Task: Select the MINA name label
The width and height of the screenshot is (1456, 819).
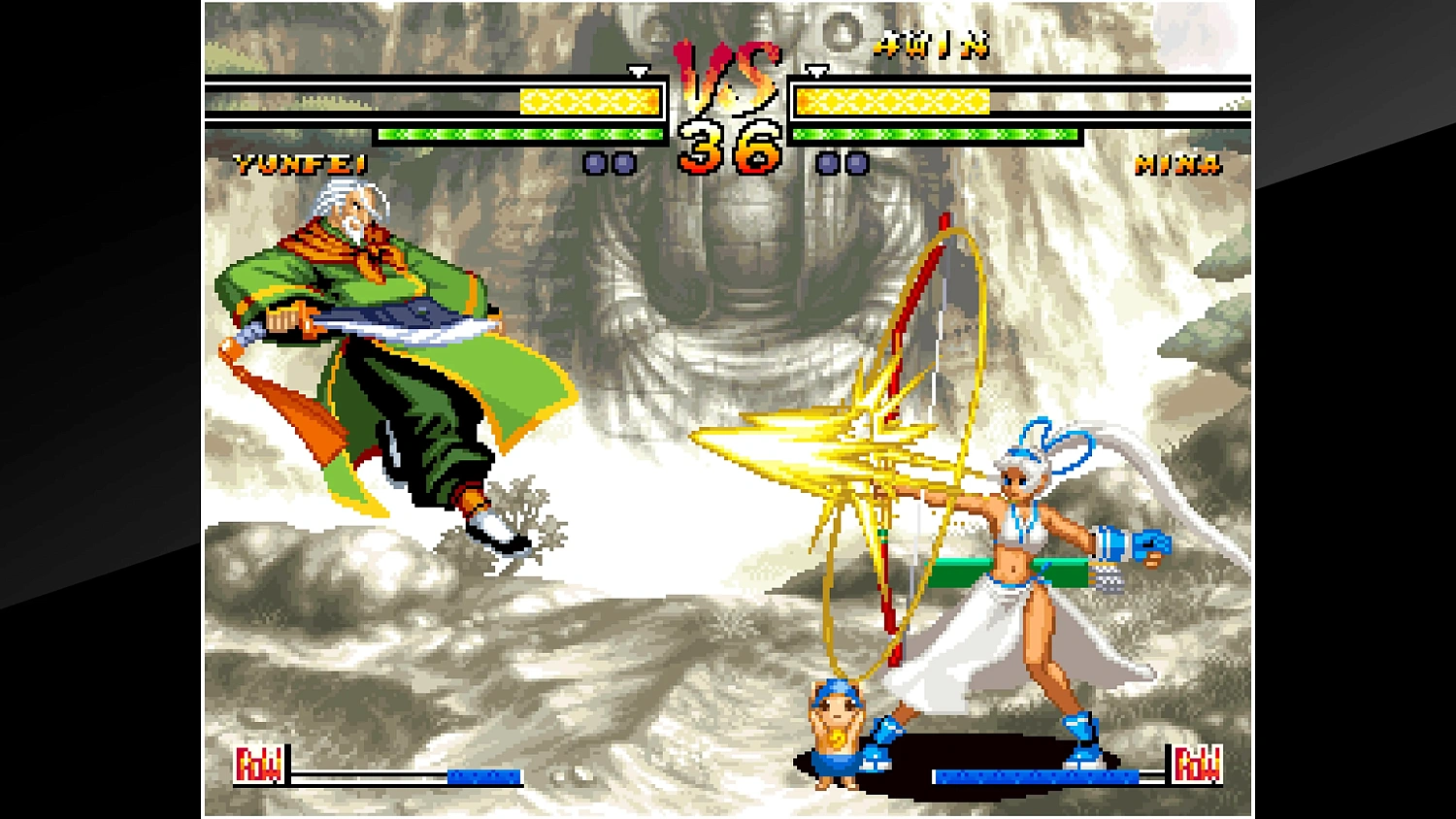Action: pos(1179,164)
